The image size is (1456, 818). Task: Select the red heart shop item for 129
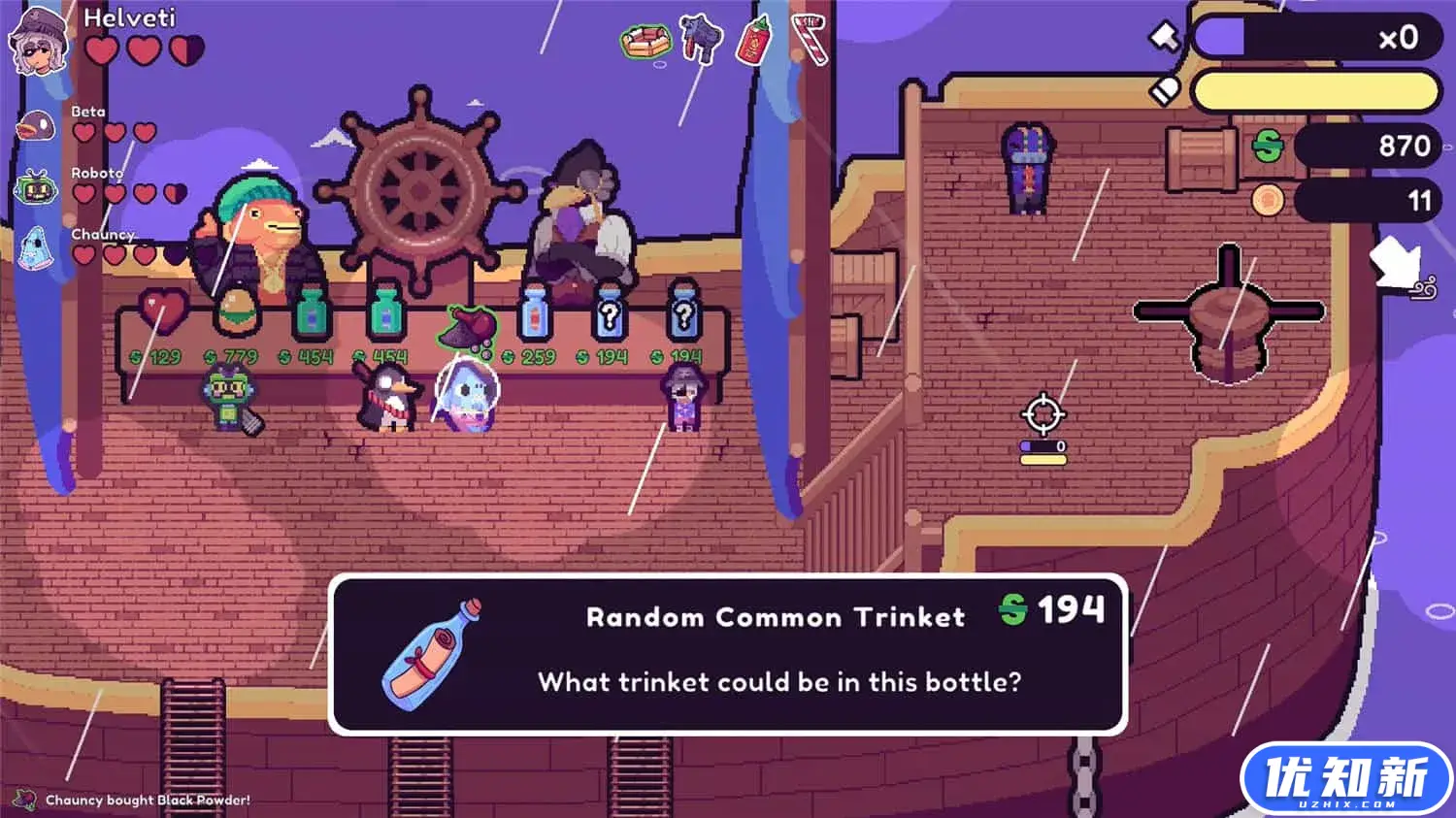tap(162, 311)
